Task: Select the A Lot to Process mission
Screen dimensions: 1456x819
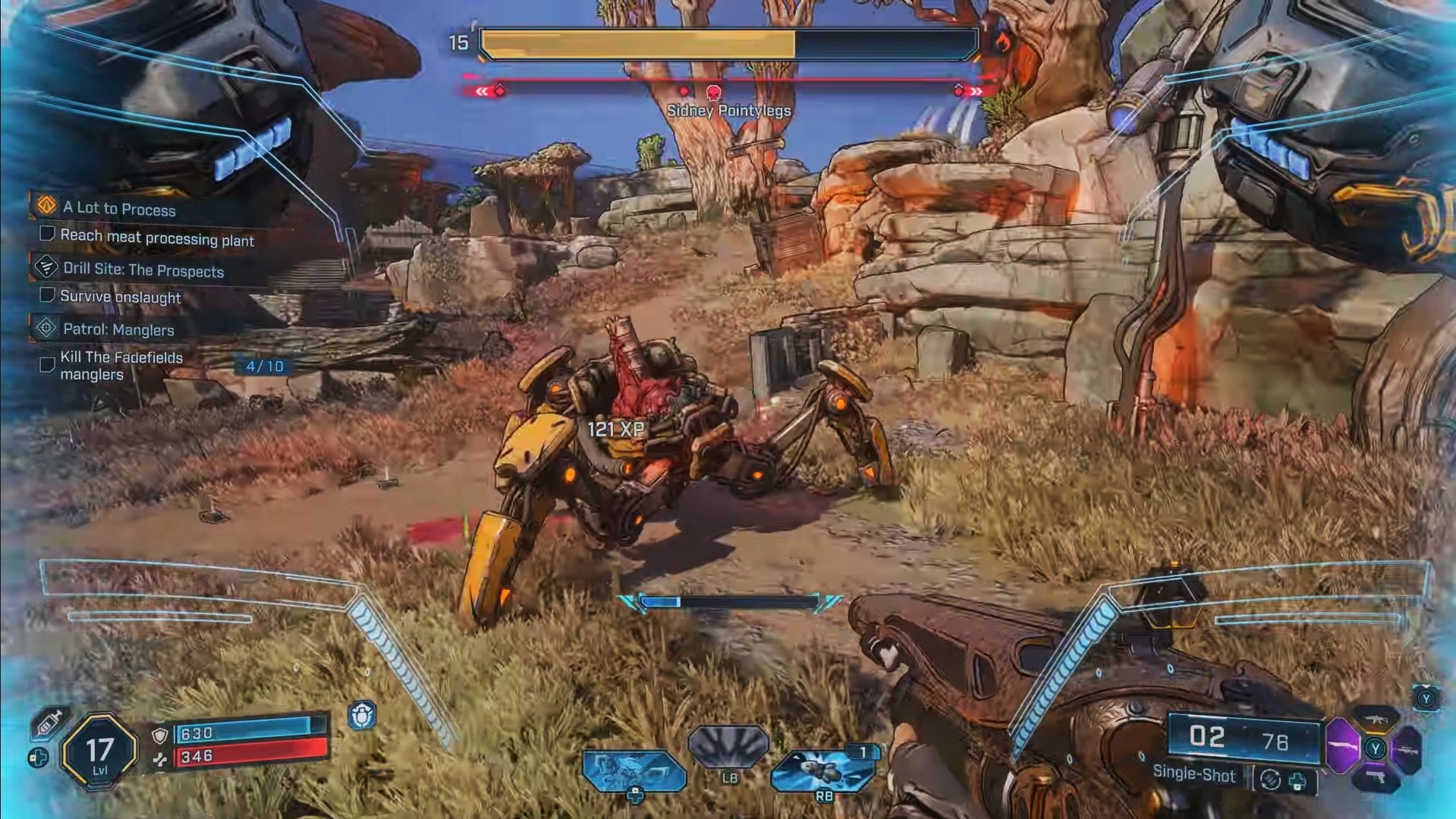Action: [119, 208]
